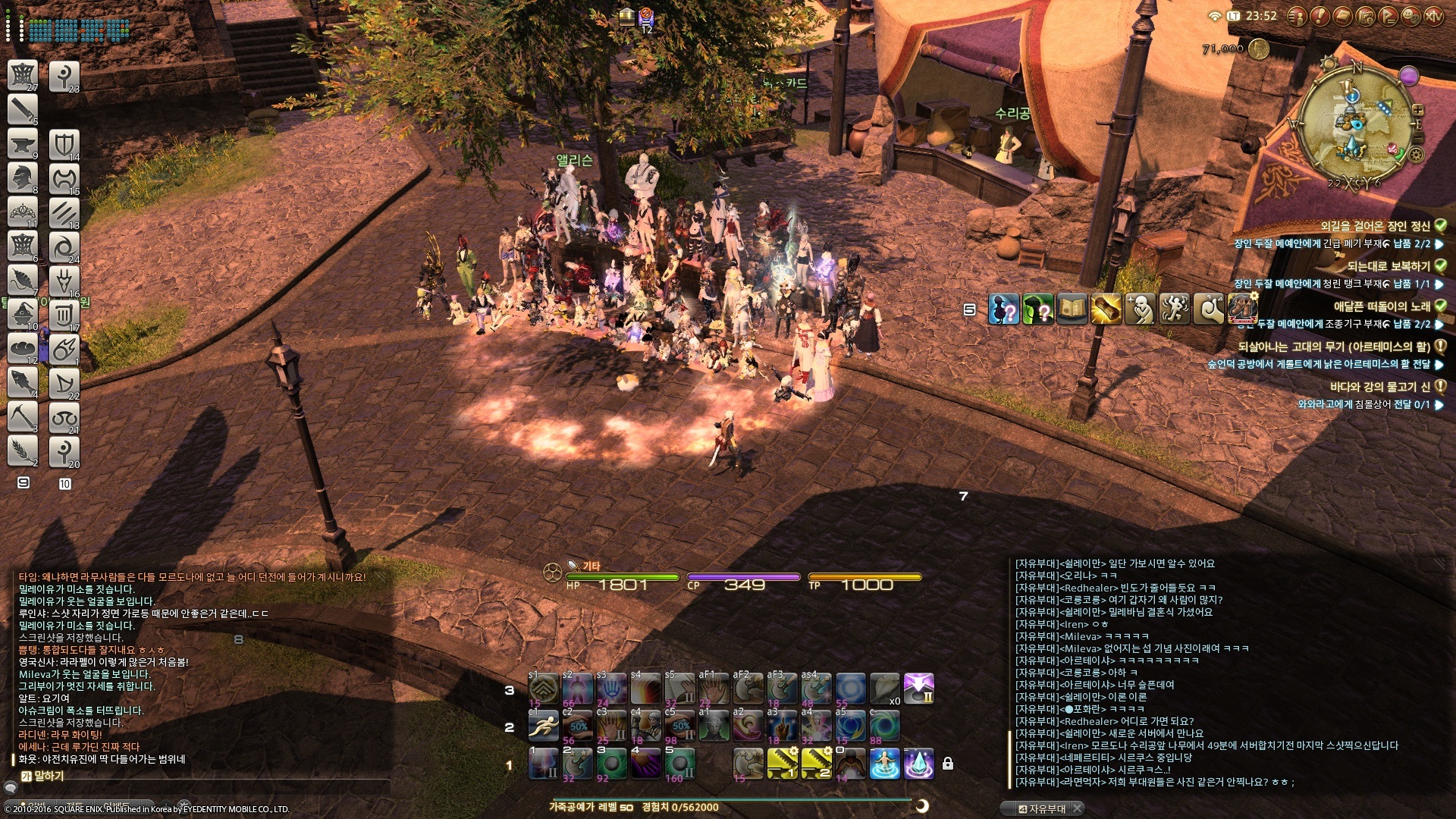This screenshot has width=1456, height=819.
Task: Toggle the hotbar padlock
Action: pyautogui.click(x=947, y=764)
